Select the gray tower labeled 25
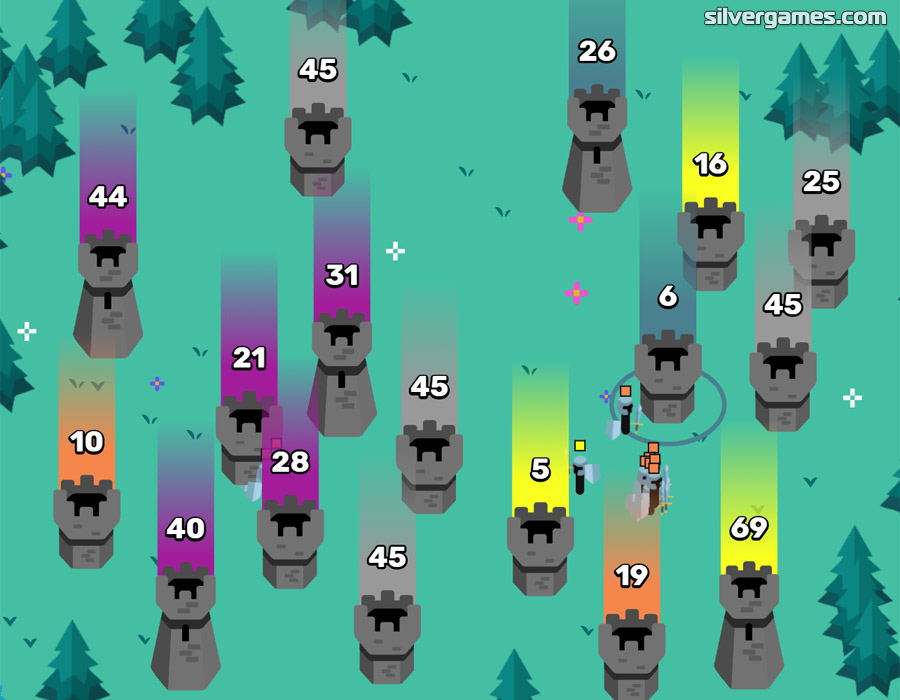Viewport: 900px width, 700px height. click(x=821, y=260)
